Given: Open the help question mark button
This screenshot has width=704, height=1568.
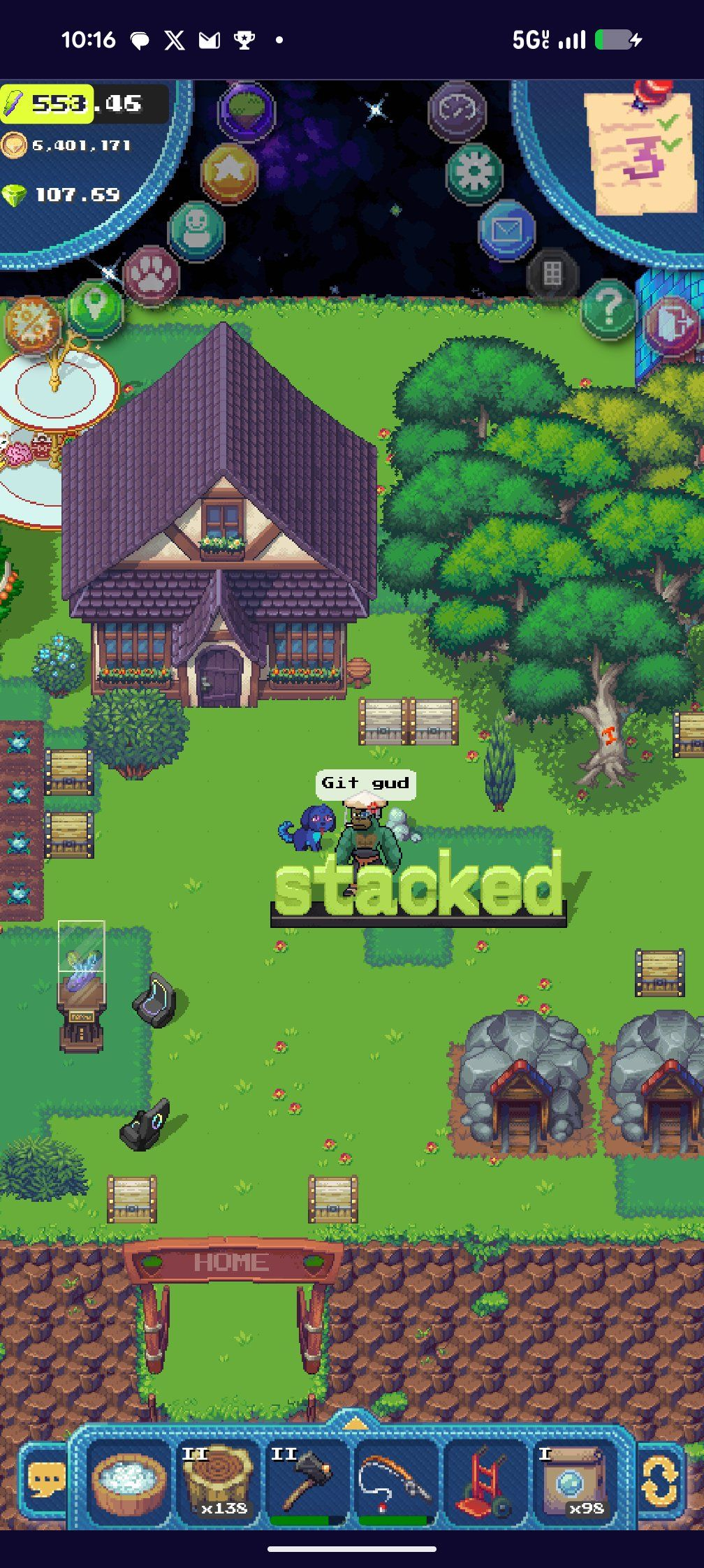Looking at the screenshot, I should (x=608, y=307).
